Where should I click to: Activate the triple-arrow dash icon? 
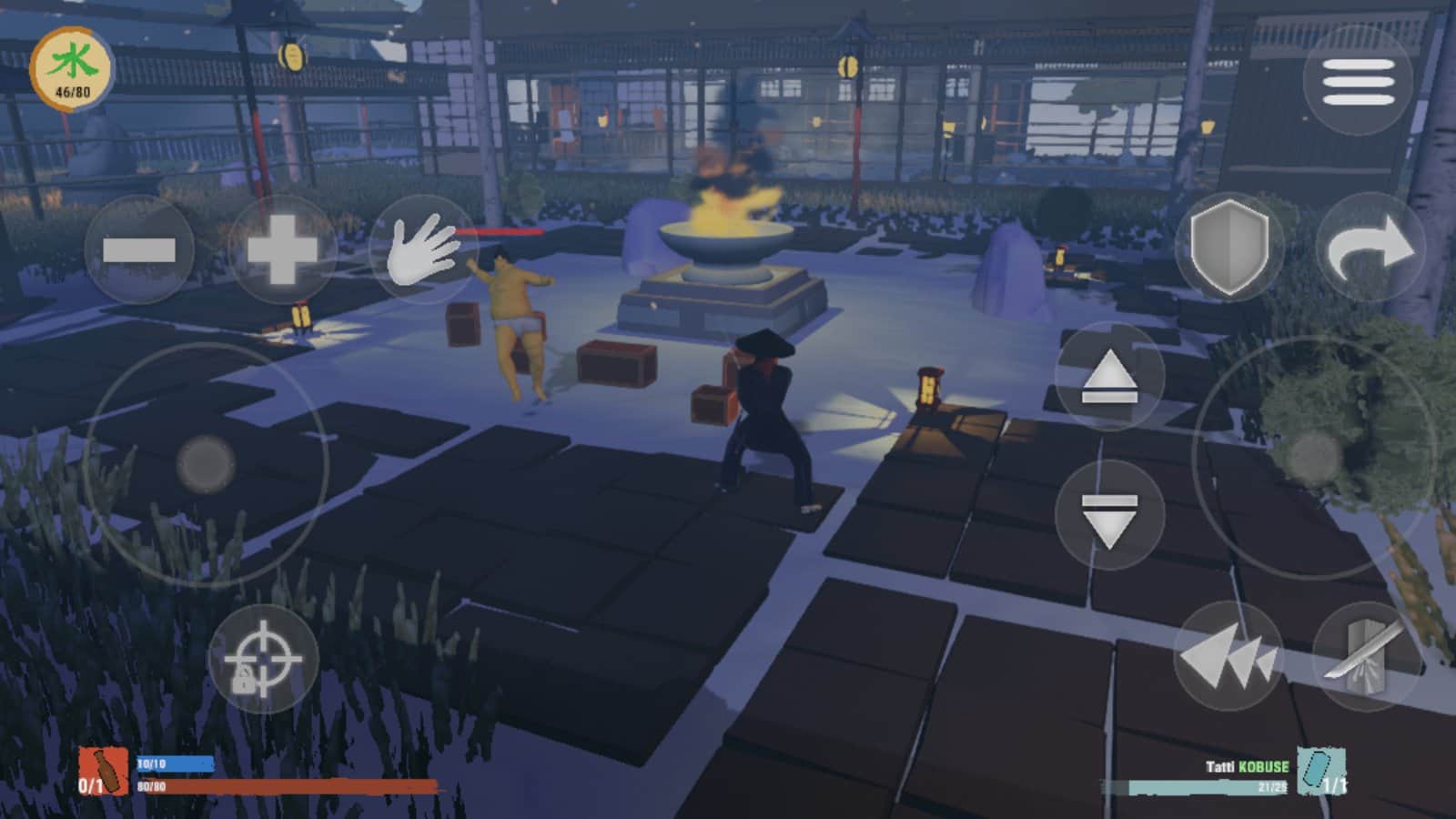point(1230,653)
